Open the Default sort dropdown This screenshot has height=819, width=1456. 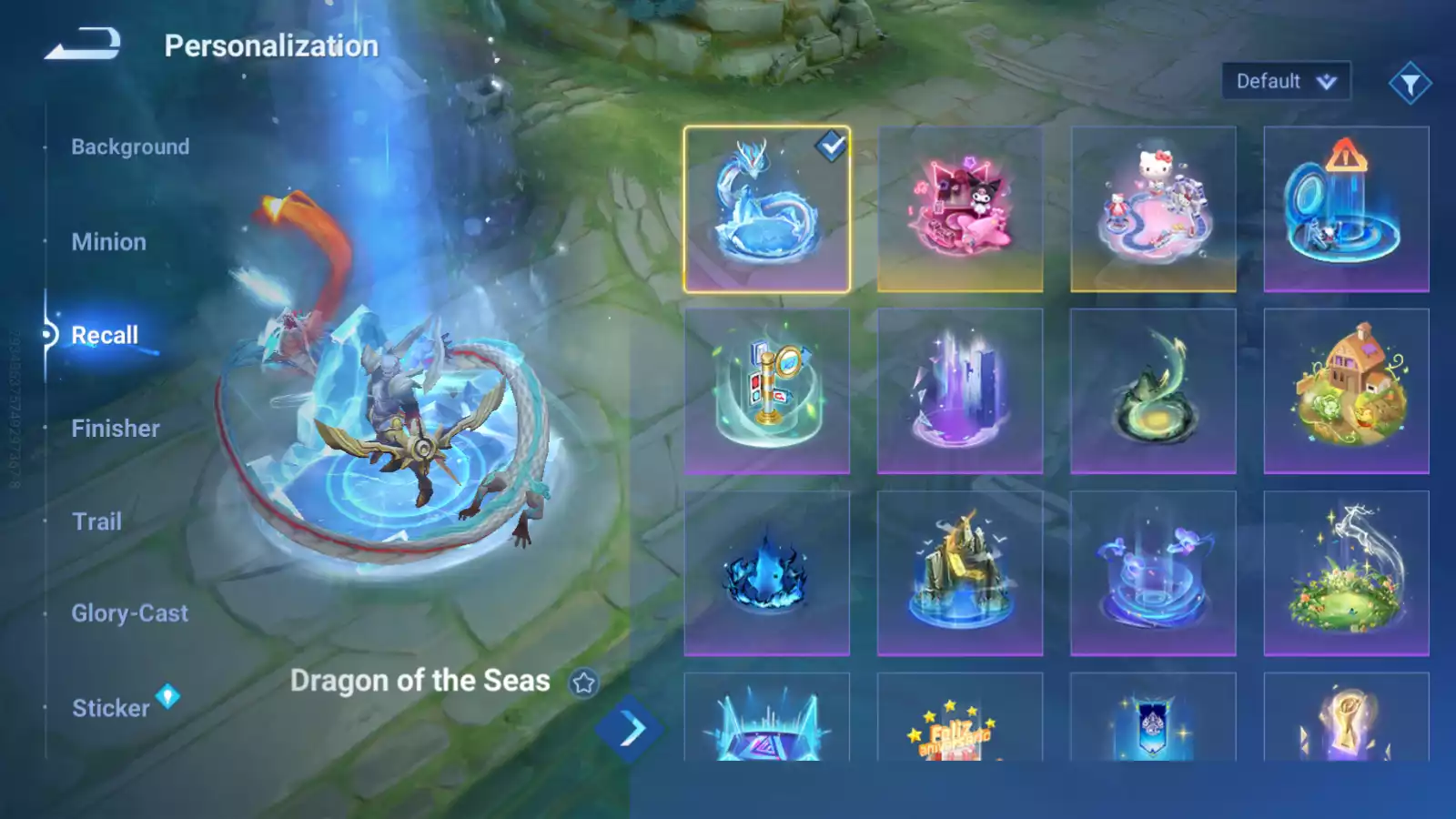(1285, 82)
